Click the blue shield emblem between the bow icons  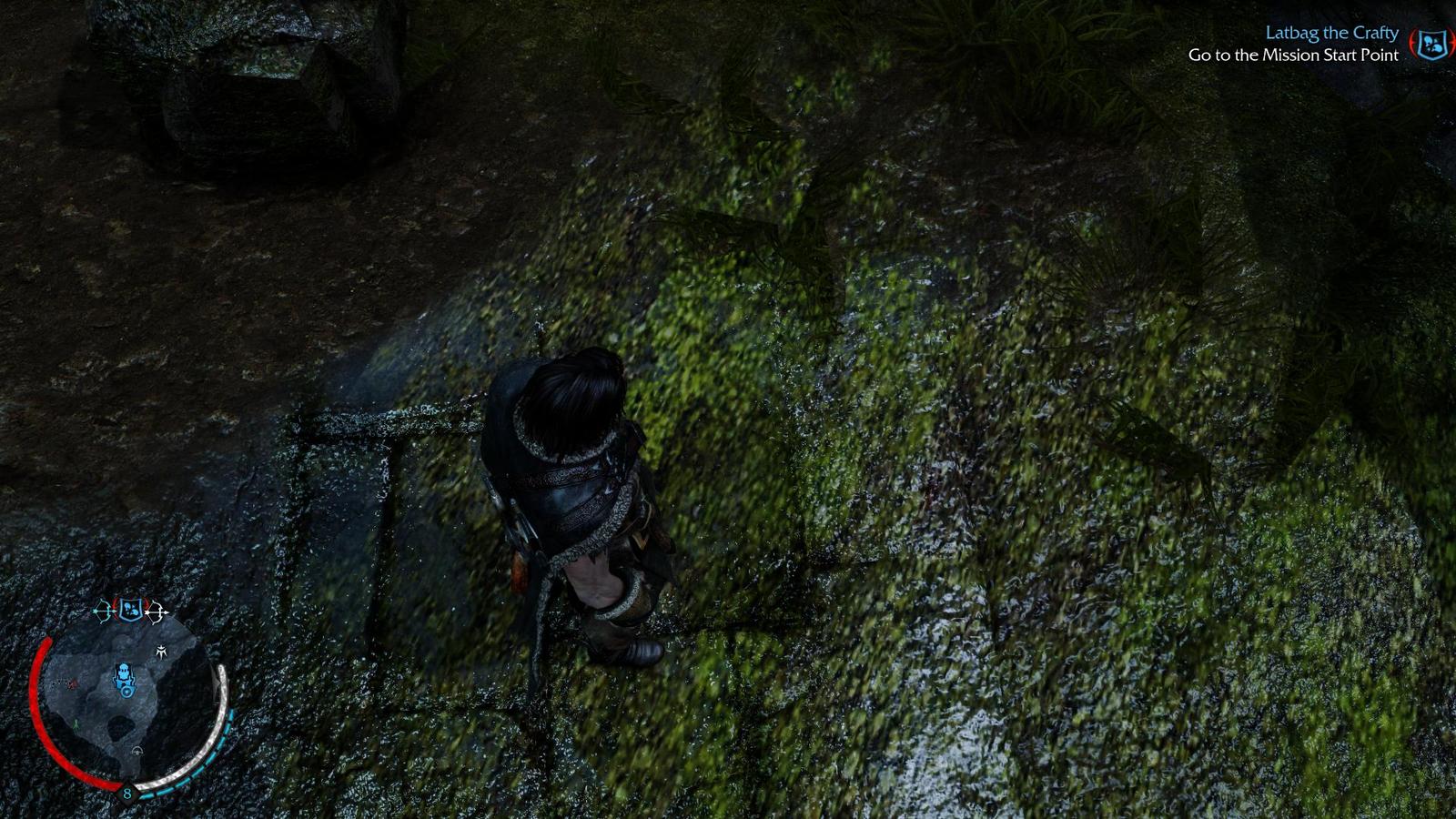point(129,609)
